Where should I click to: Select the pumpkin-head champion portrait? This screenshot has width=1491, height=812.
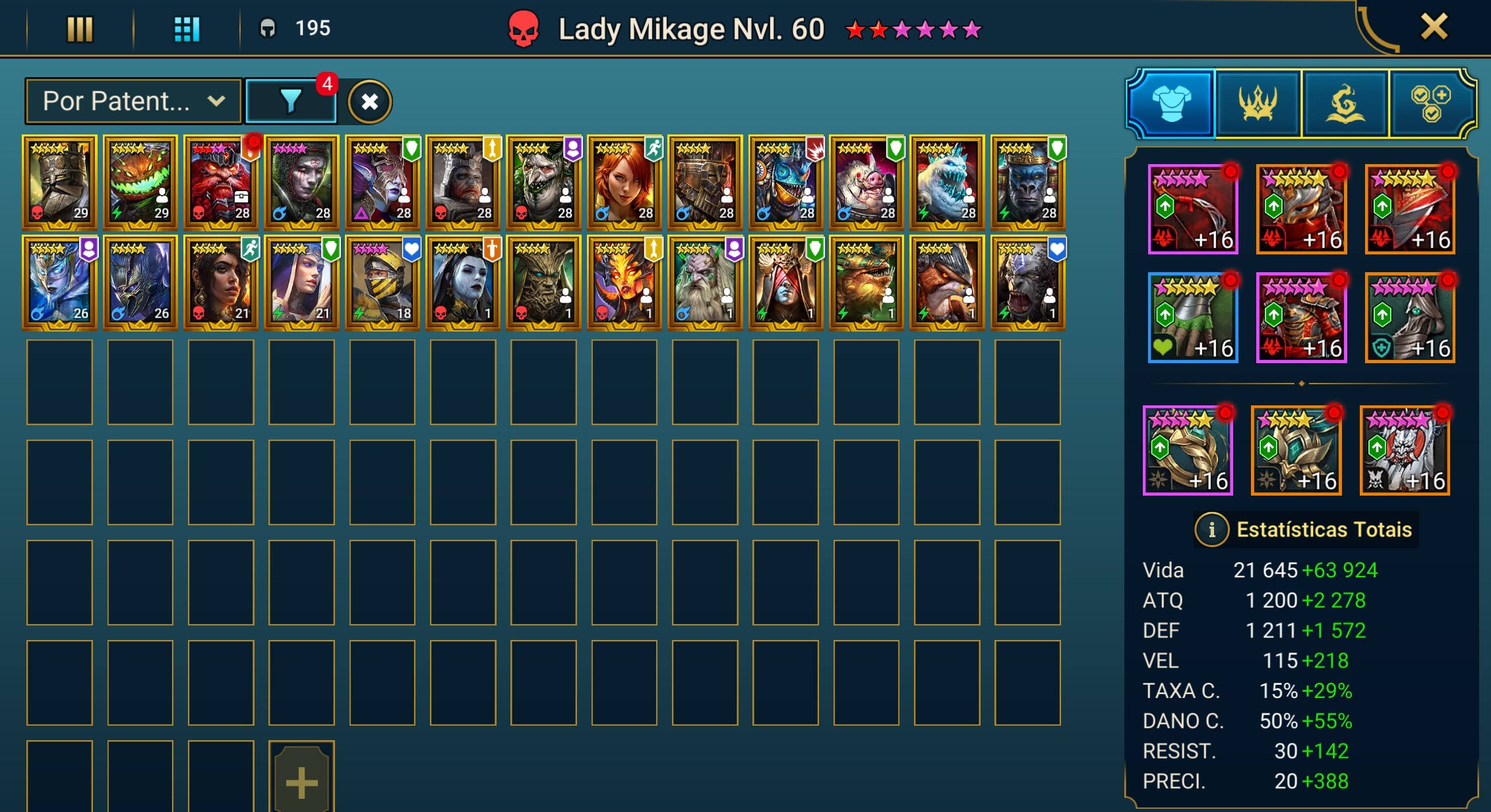pyautogui.click(x=140, y=182)
